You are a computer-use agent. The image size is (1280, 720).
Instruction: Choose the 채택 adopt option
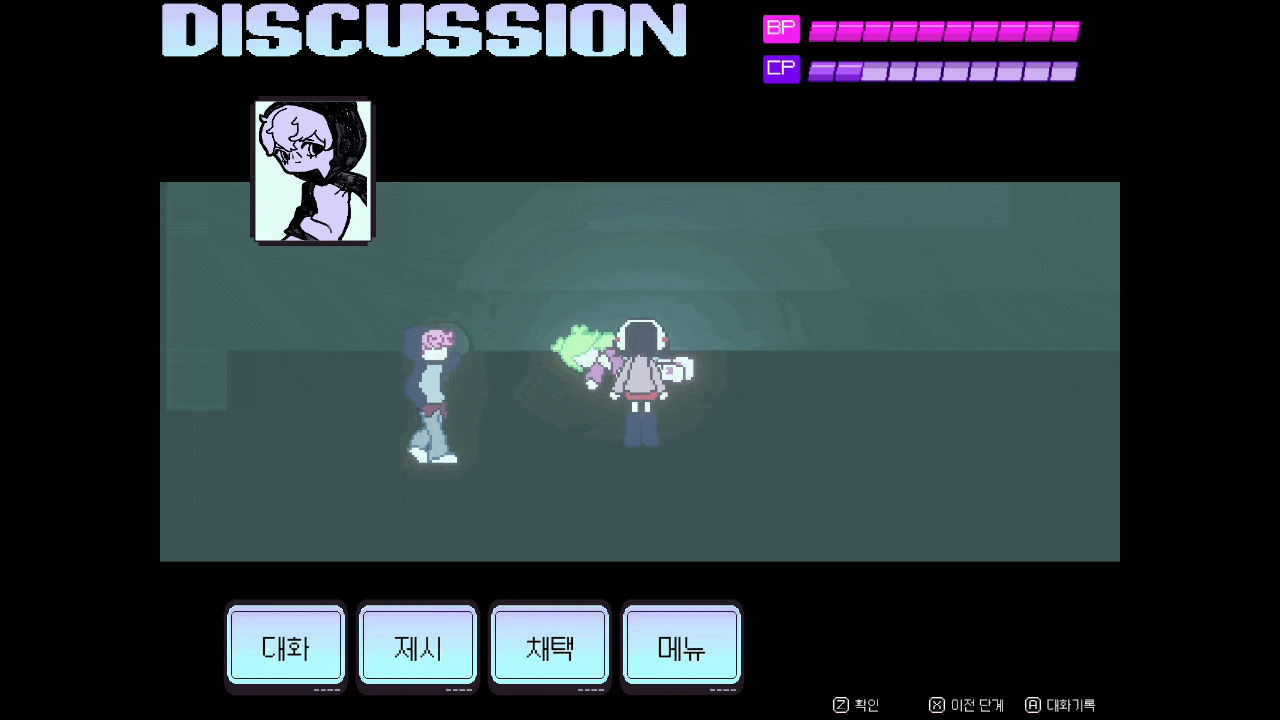pyautogui.click(x=549, y=646)
